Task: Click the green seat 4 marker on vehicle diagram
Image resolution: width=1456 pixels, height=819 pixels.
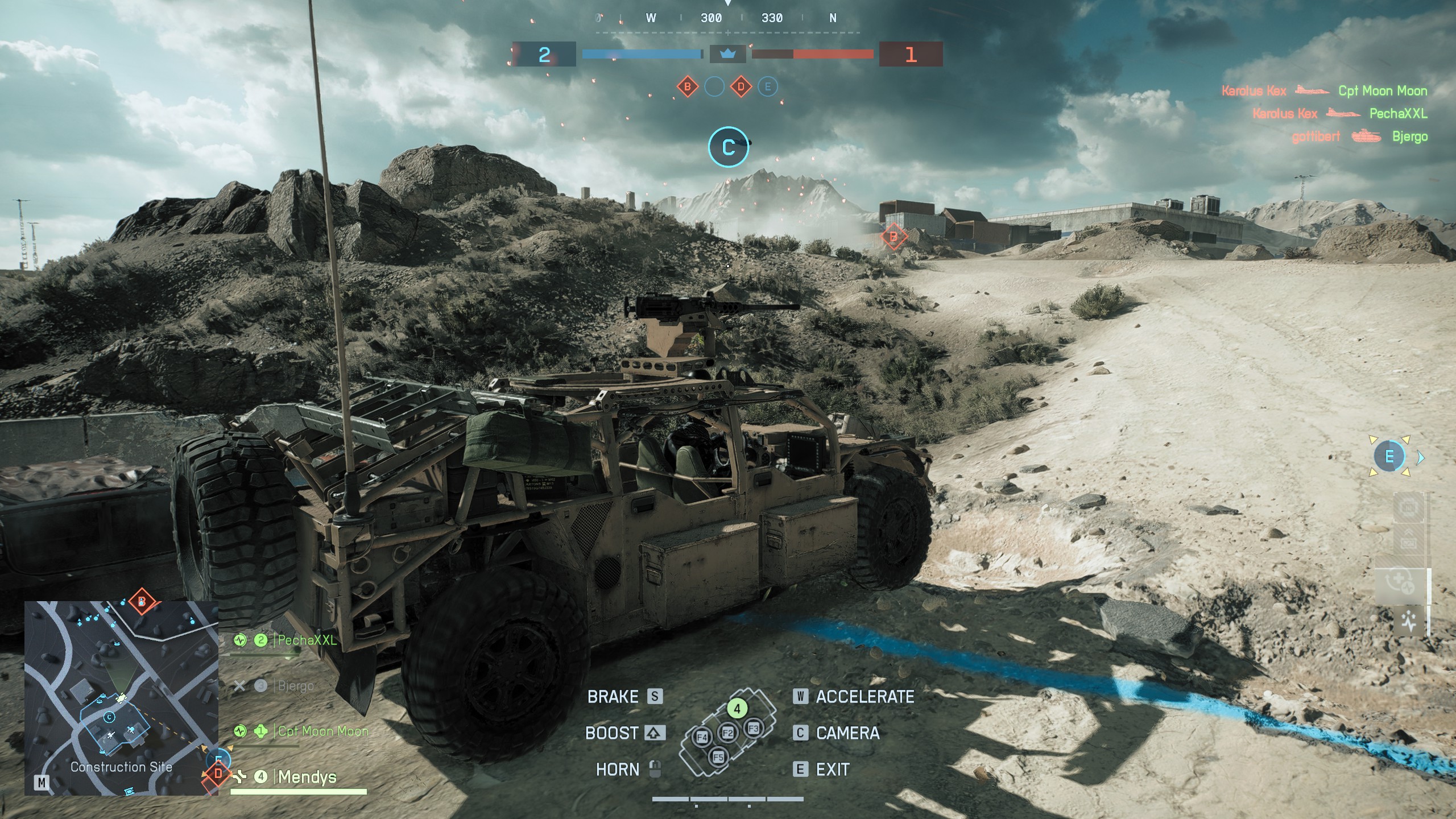Action: coord(737,709)
